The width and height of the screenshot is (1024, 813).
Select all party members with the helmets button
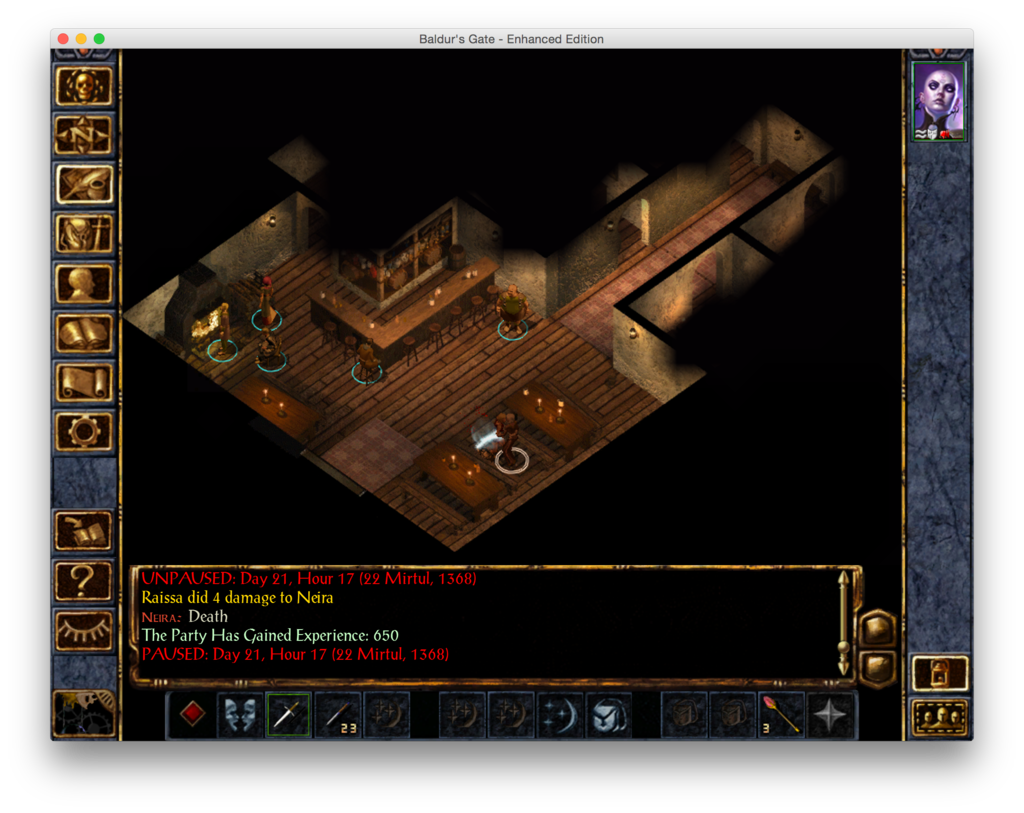940,717
